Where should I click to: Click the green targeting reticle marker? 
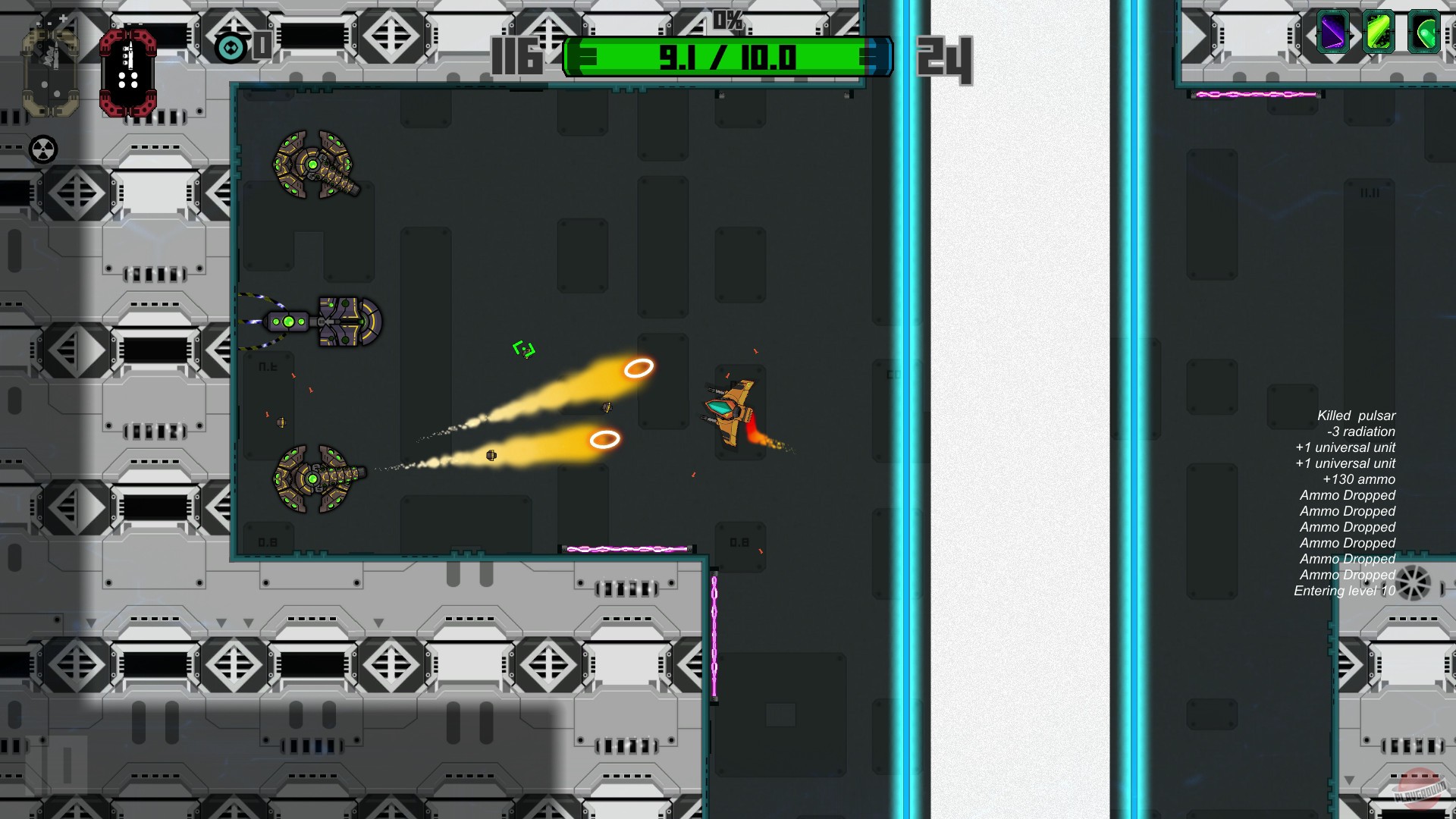point(523,349)
